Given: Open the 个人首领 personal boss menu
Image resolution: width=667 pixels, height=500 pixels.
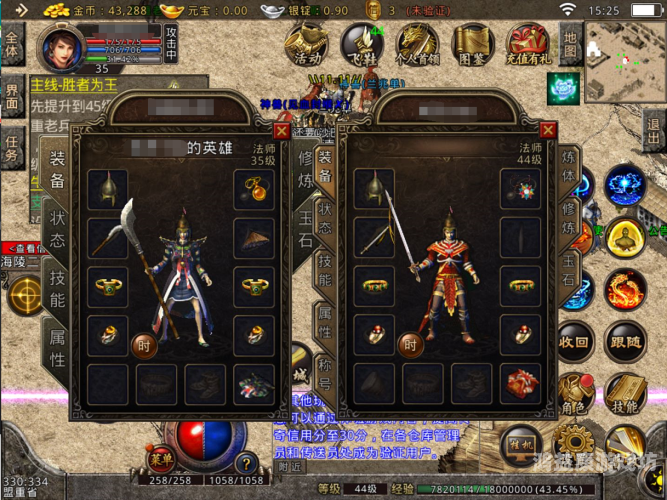Looking at the screenshot, I should 417,45.
